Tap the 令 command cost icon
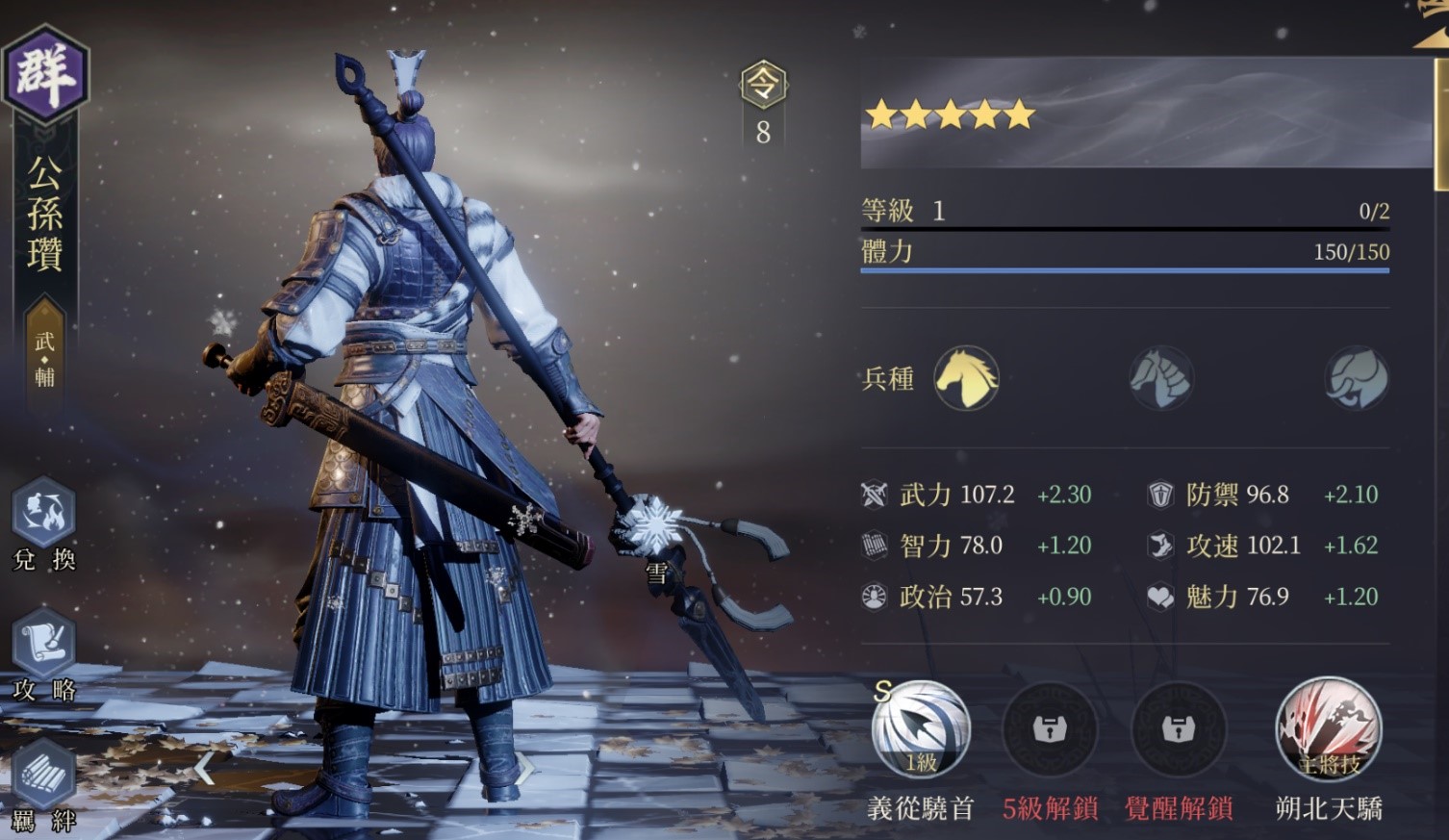 coord(763,86)
